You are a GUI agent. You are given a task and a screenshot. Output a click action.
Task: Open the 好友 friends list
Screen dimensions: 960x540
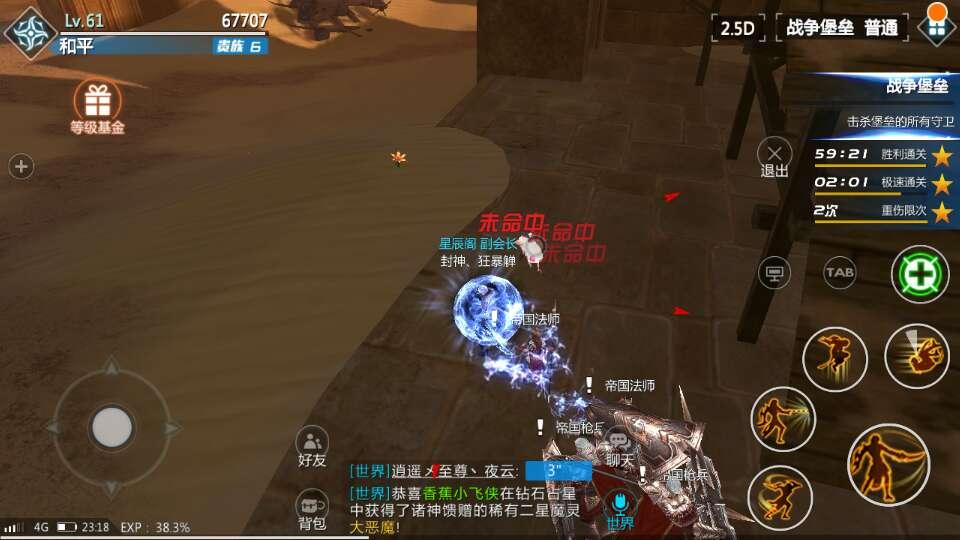[312, 446]
